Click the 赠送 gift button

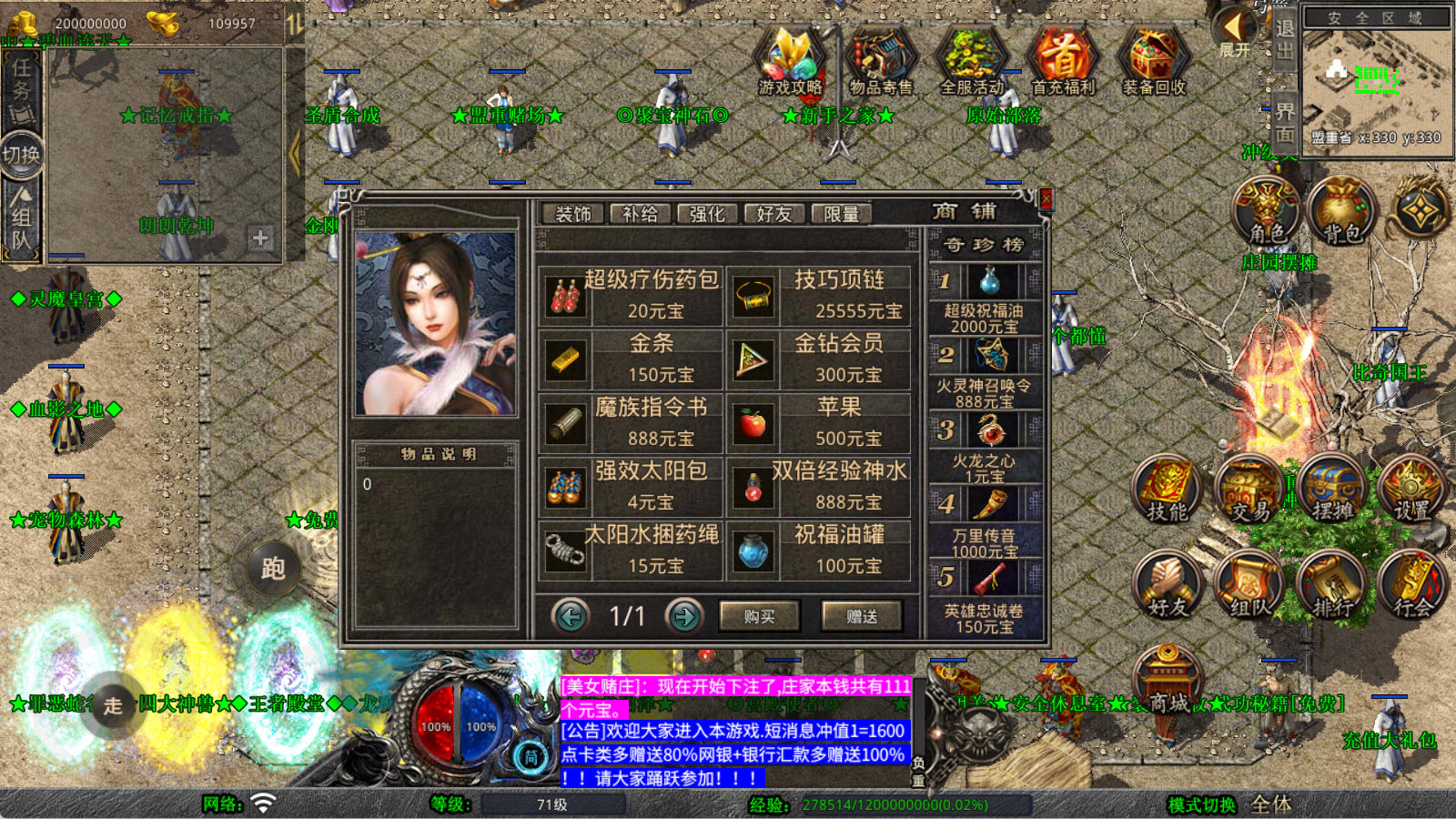861,616
